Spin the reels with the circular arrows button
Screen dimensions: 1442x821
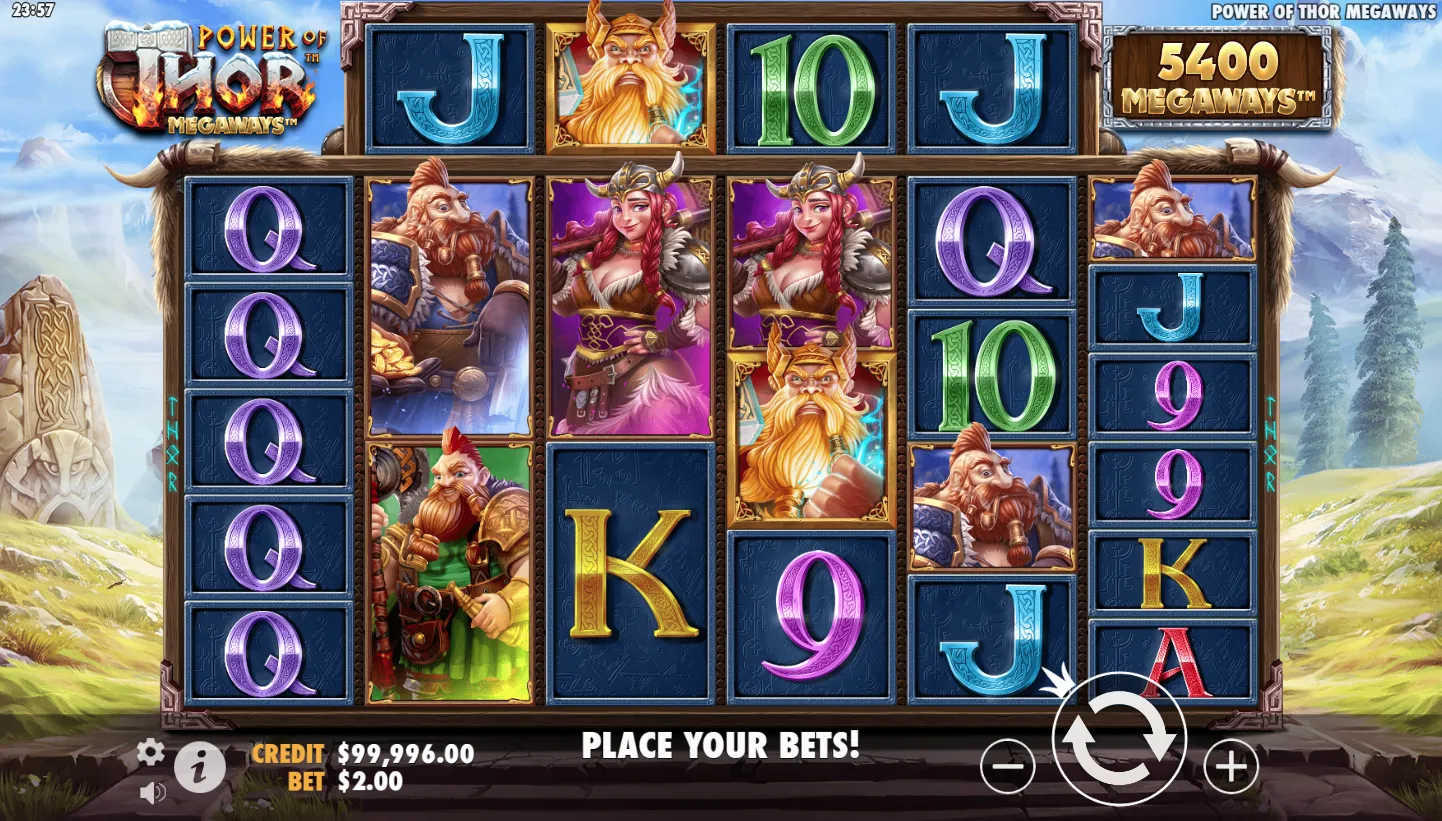pos(1119,740)
